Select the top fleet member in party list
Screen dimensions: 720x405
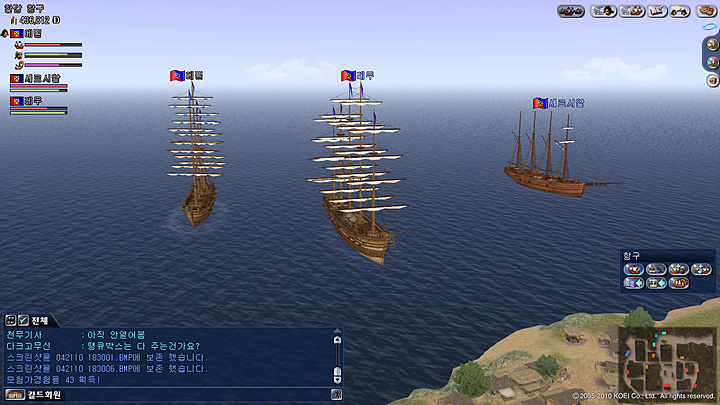coord(32,33)
